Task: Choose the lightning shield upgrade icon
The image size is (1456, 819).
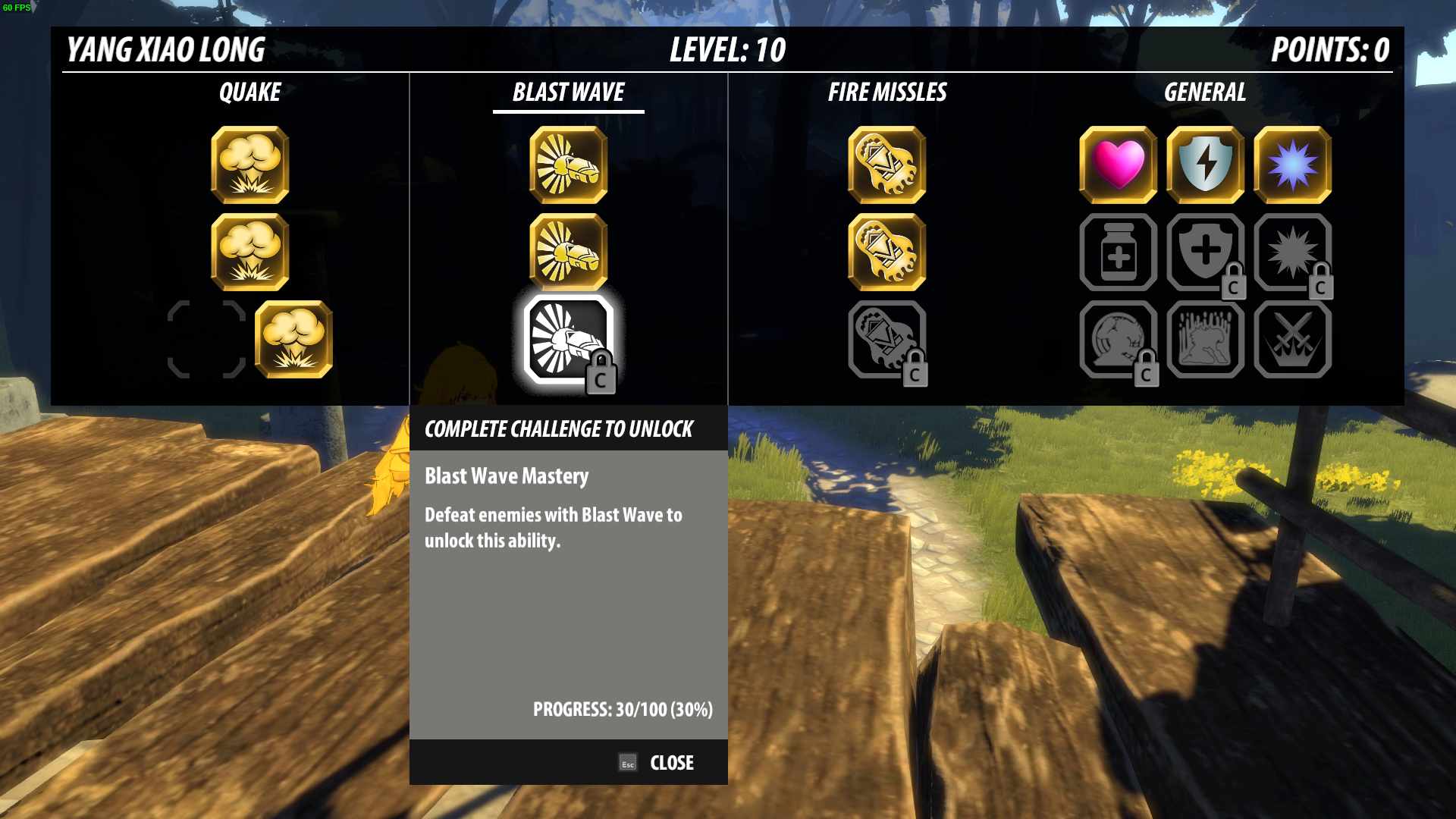Action: pos(1205,165)
